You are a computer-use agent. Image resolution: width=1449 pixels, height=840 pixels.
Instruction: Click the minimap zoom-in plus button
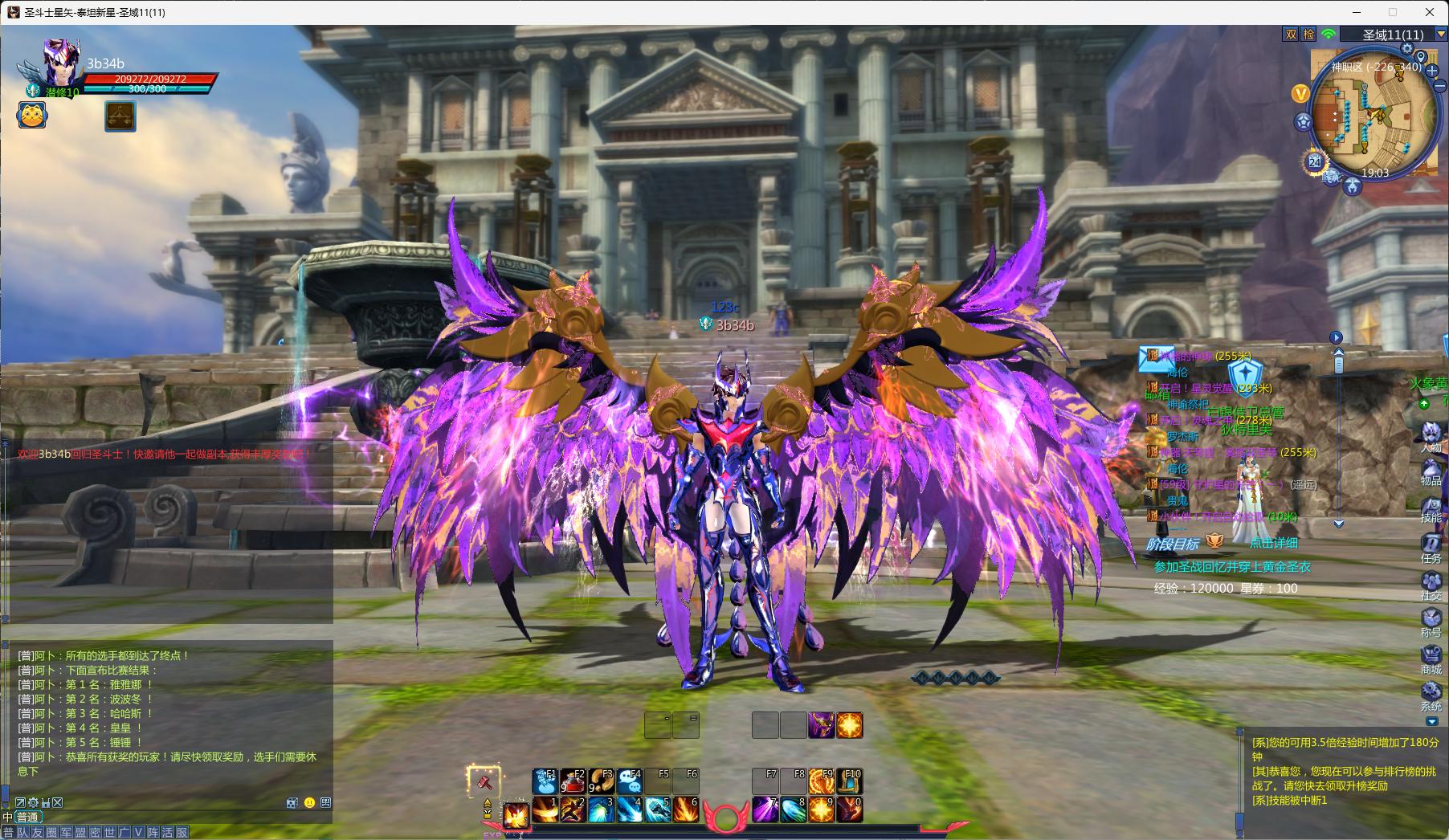coord(1432,71)
